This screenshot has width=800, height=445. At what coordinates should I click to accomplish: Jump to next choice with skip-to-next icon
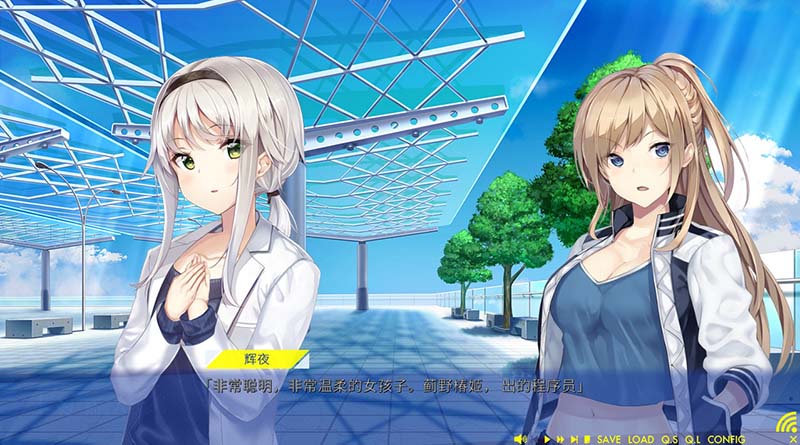(574, 439)
